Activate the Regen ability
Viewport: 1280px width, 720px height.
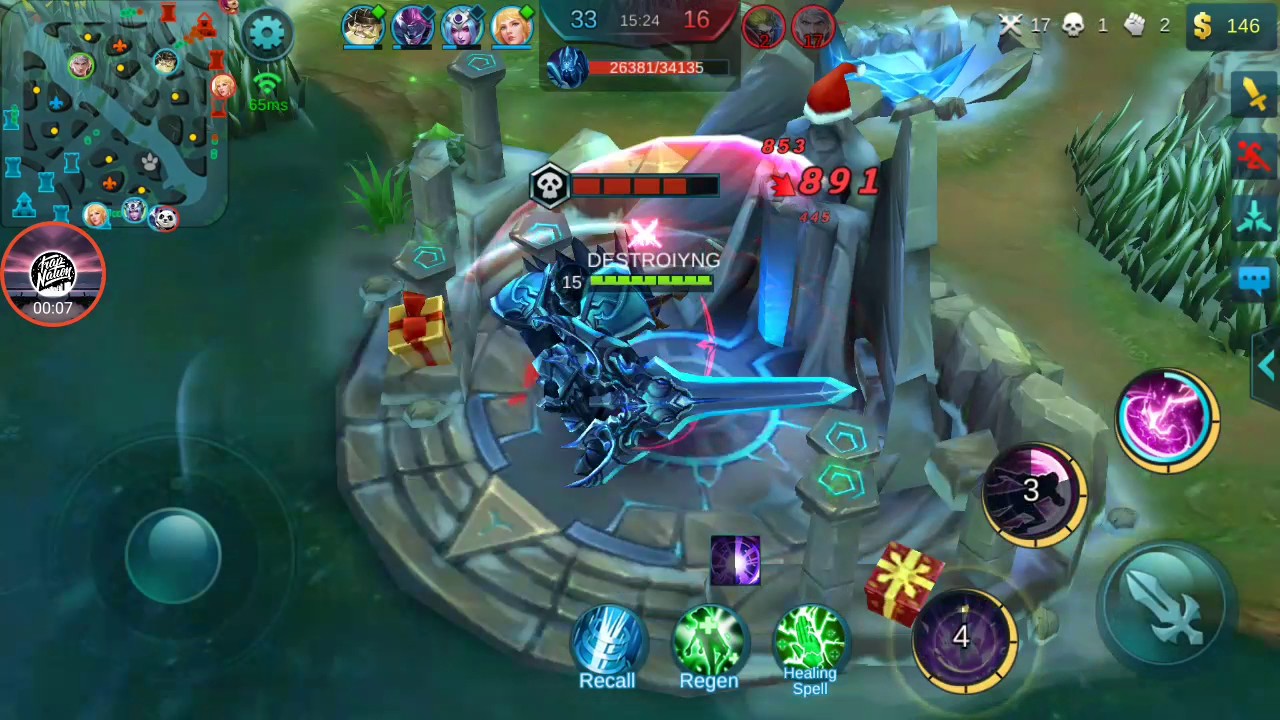point(709,640)
